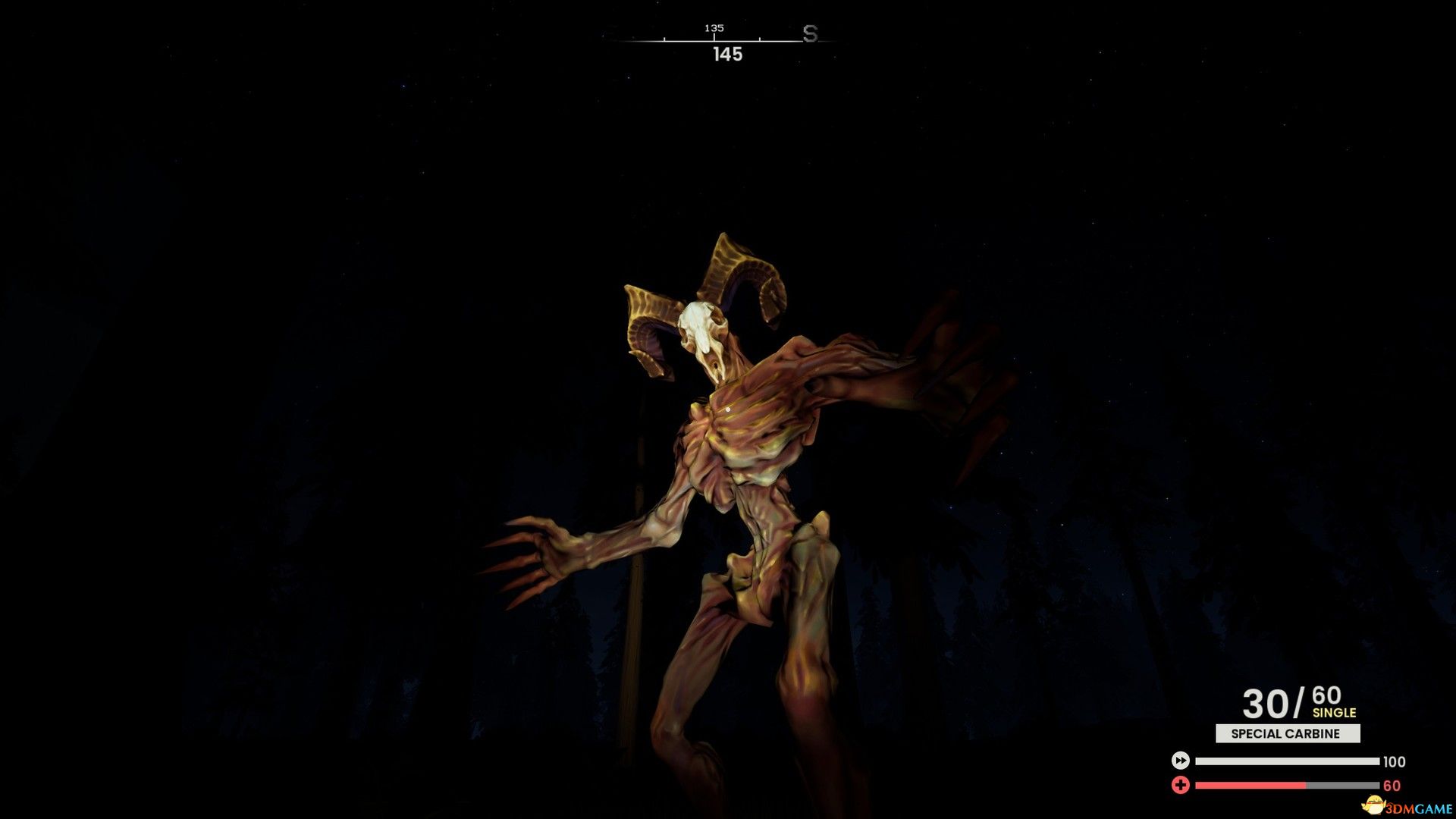Click the red health cross icon

pos(1180,785)
